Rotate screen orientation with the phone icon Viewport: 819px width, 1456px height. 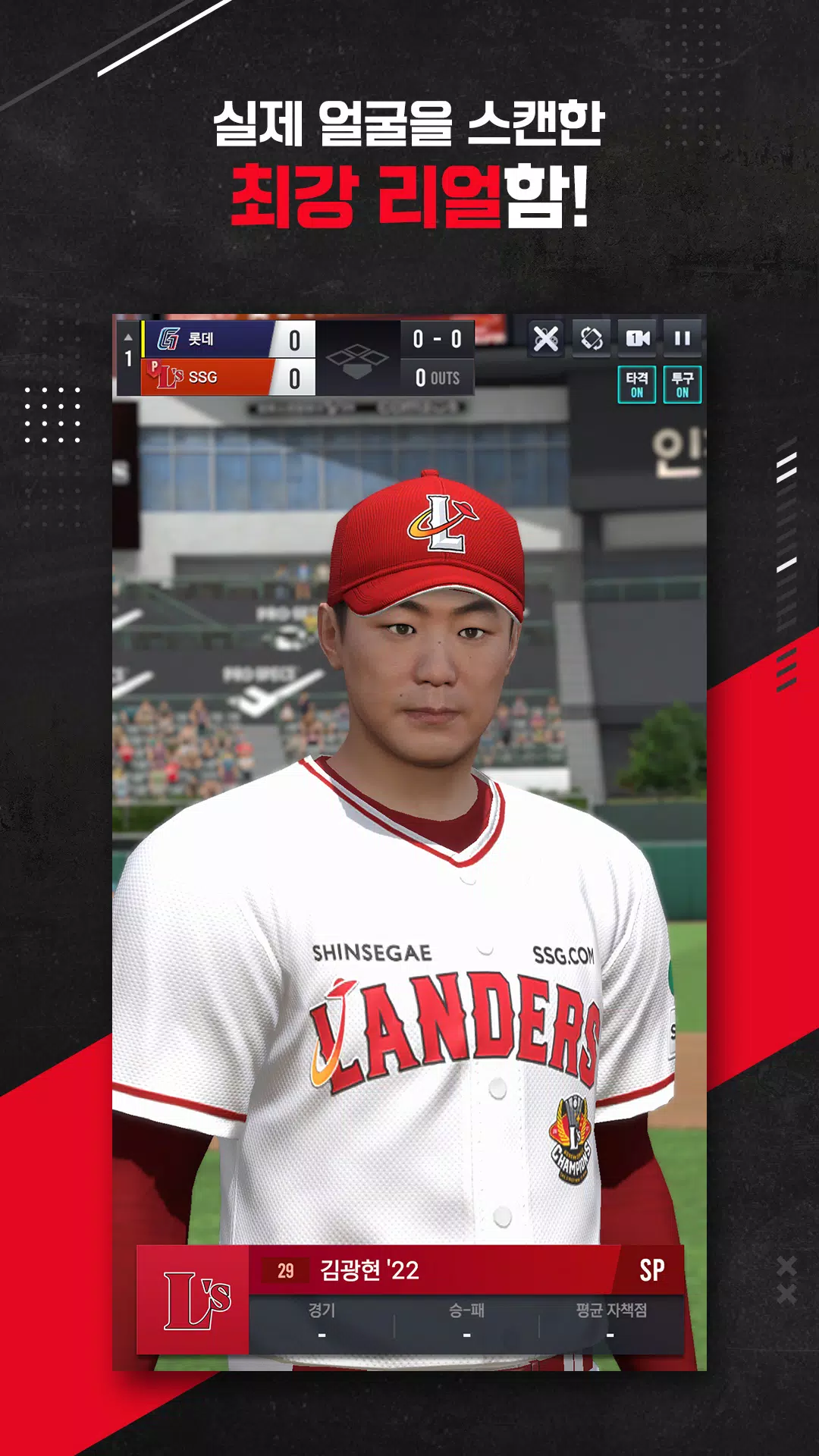coord(591,338)
